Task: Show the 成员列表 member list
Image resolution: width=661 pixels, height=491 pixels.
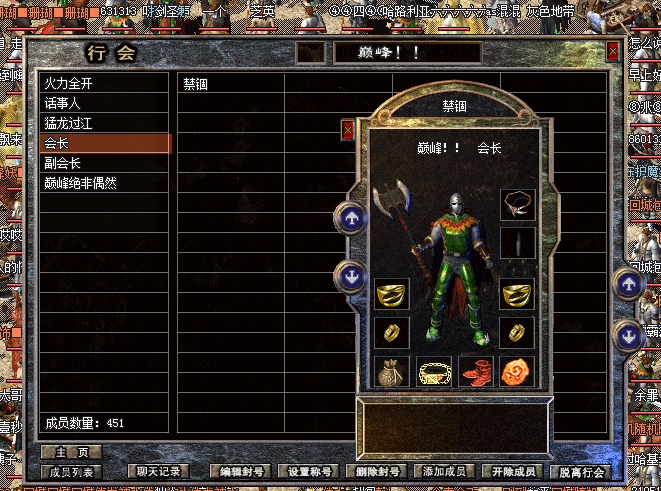Action: [x=71, y=471]
